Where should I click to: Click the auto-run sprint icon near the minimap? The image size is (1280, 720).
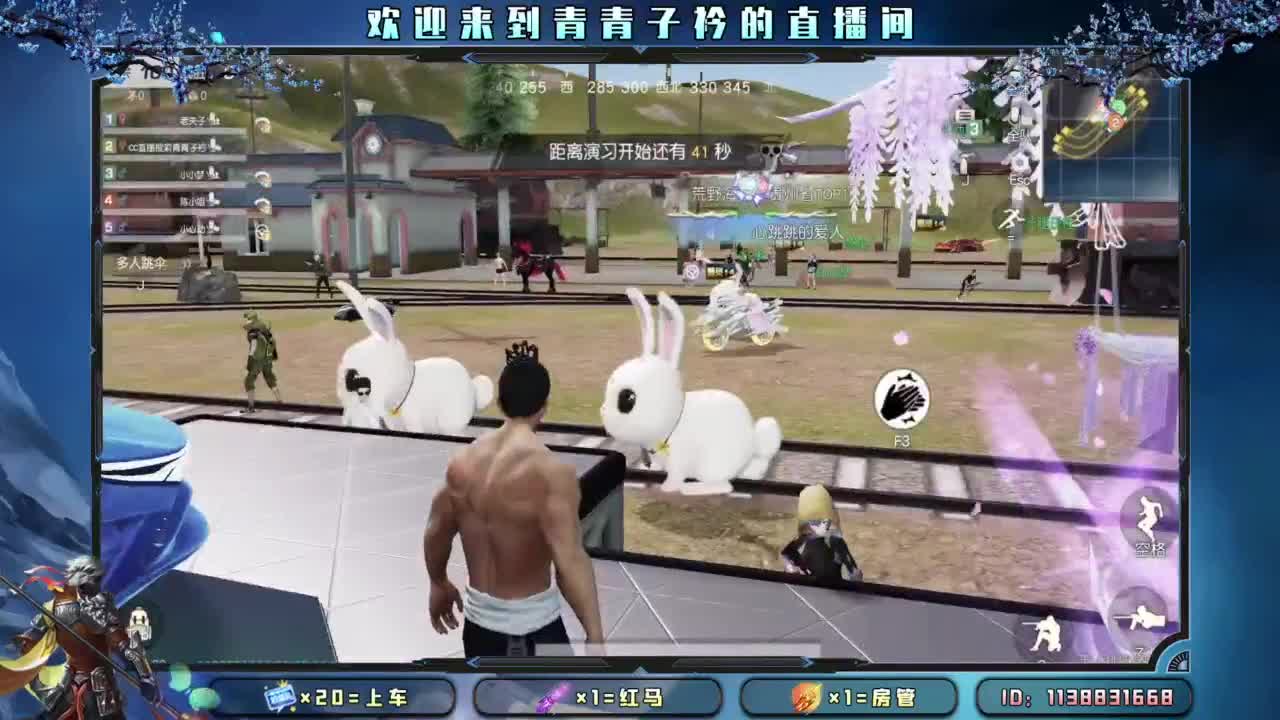tap(1011, 218)
